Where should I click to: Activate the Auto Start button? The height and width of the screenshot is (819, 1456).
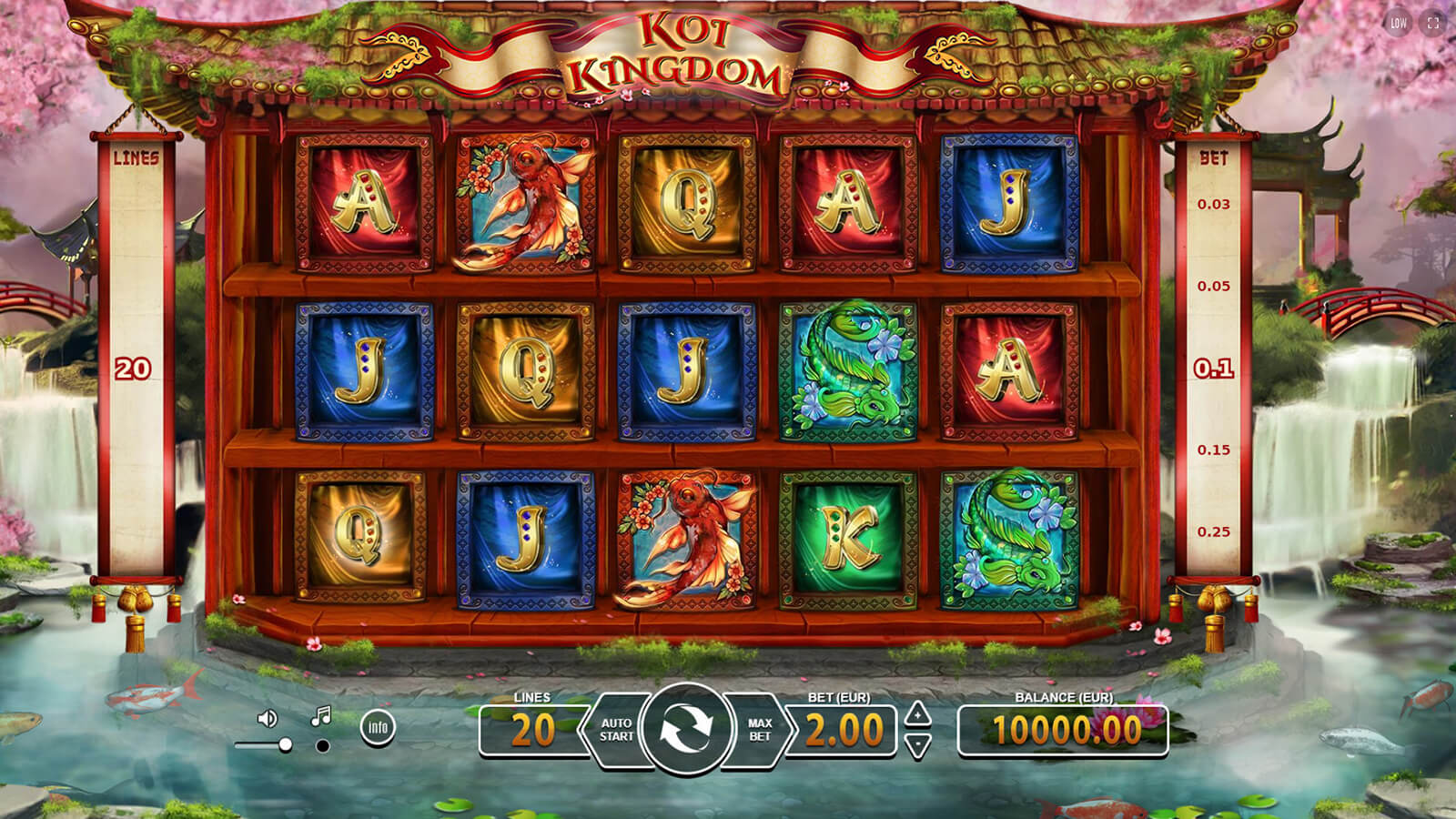click(616, 730)
